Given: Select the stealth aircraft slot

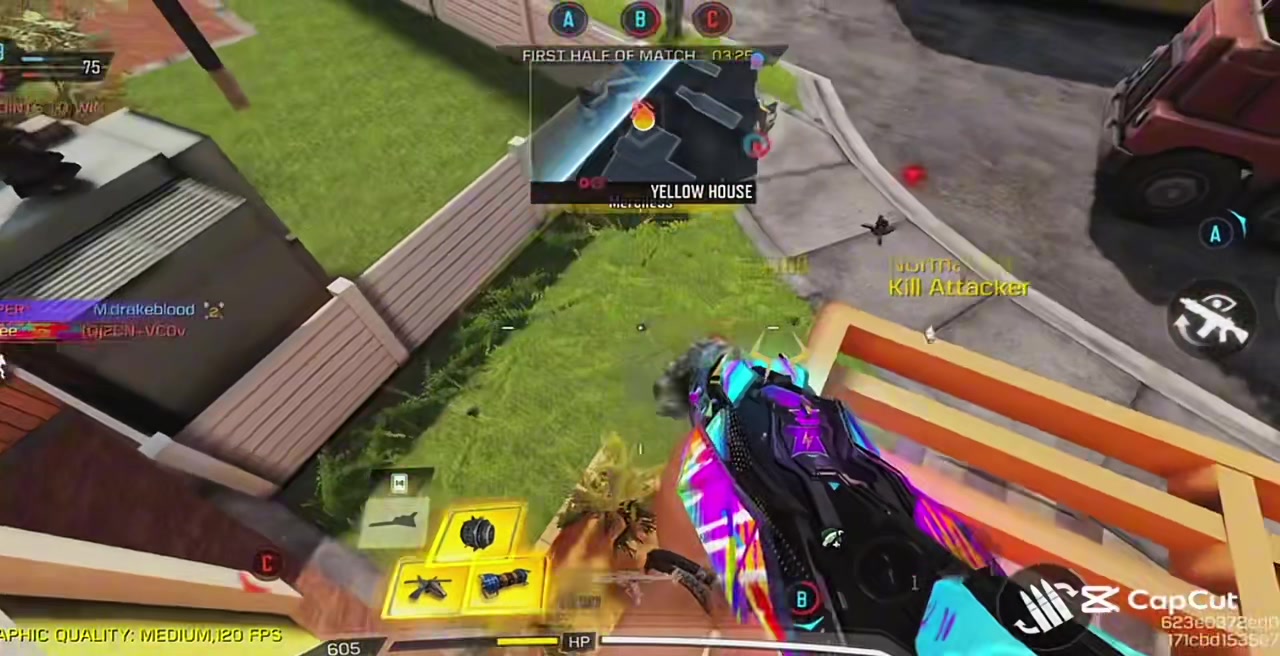Looking at the screenshot, I should [397, 522].
